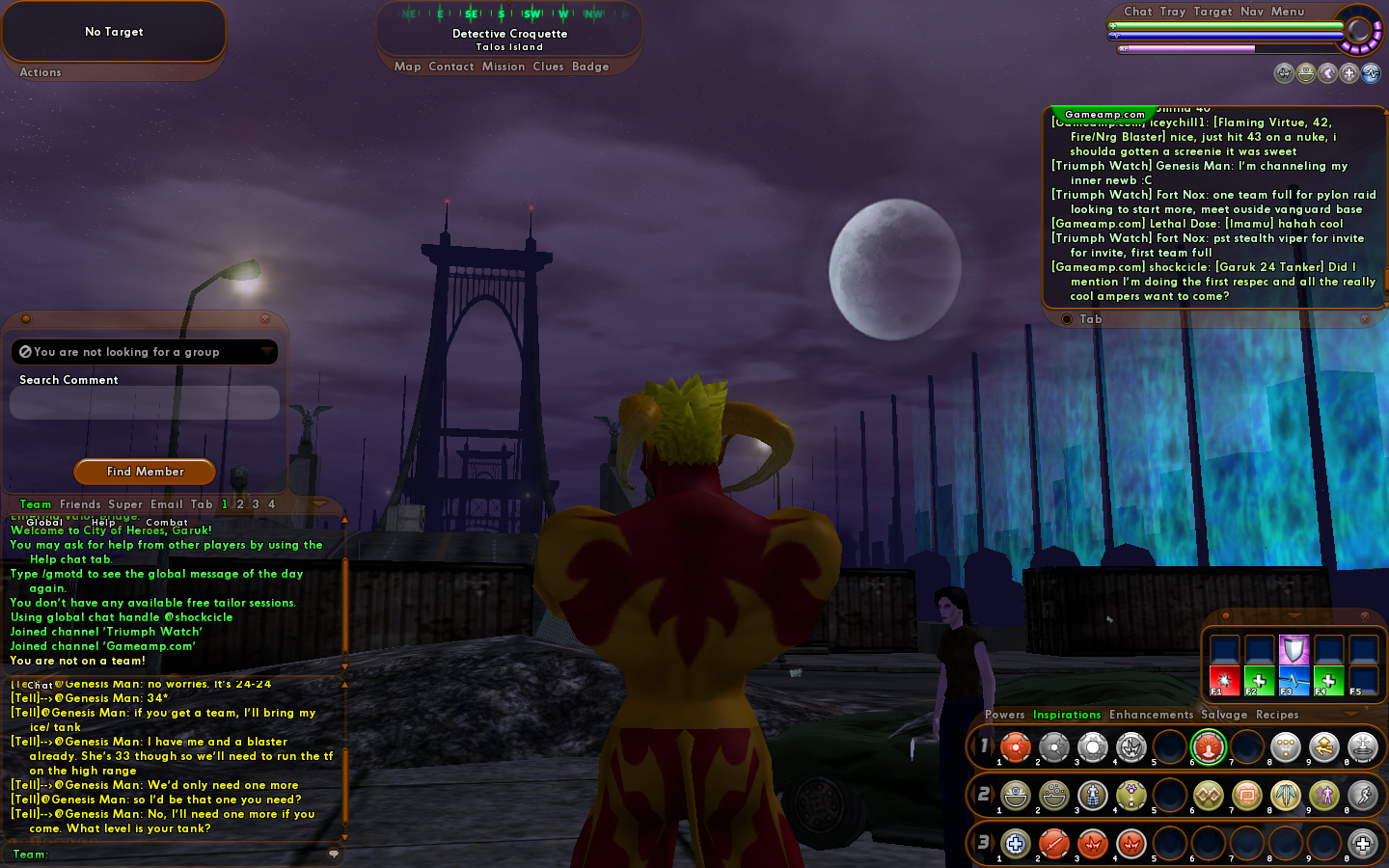Switch to the Friends tab
The image size is (1389, 868).
(x=80, y=504)
